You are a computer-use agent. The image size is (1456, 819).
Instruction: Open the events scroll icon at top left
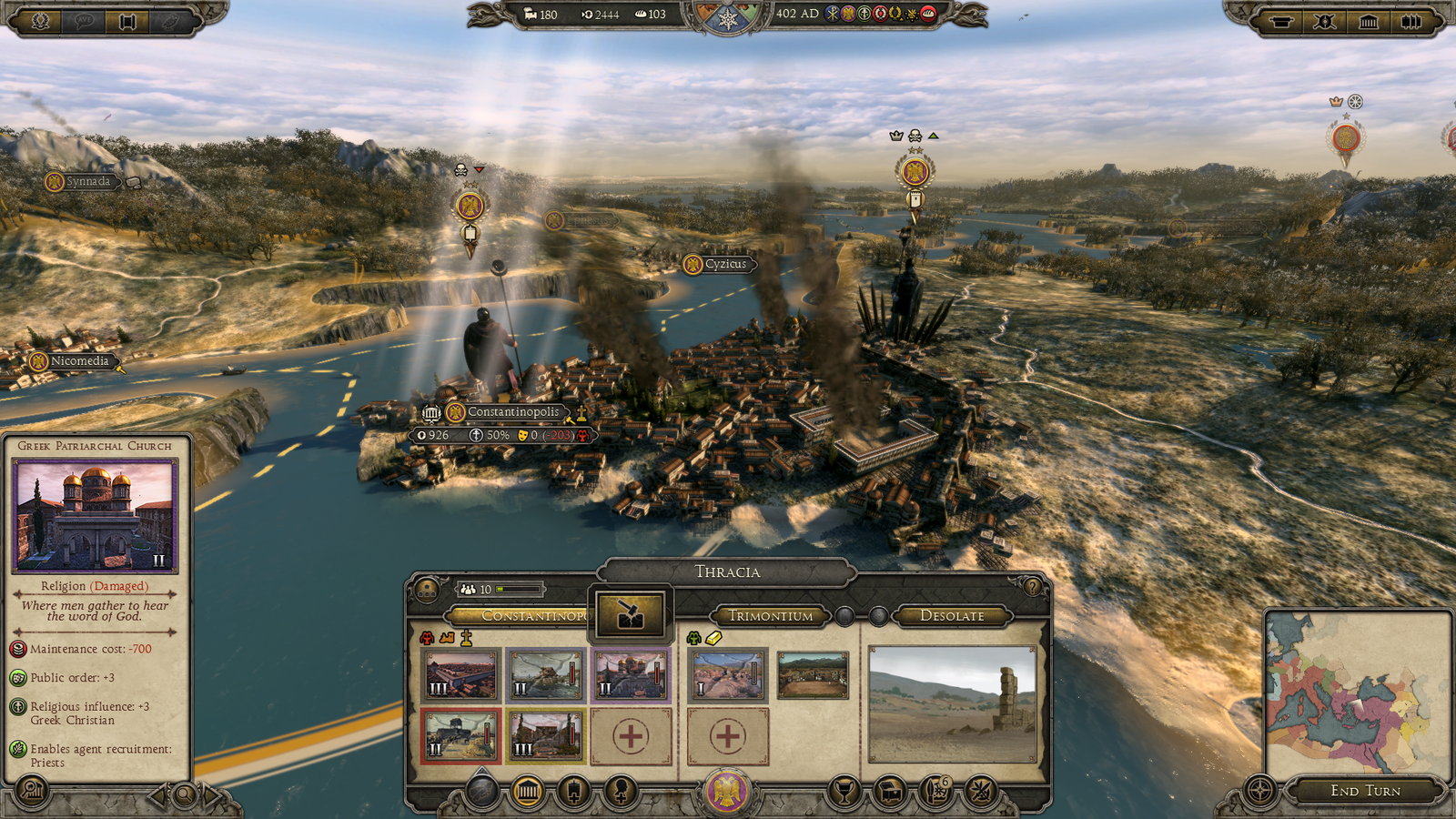[x=128, y=22]
